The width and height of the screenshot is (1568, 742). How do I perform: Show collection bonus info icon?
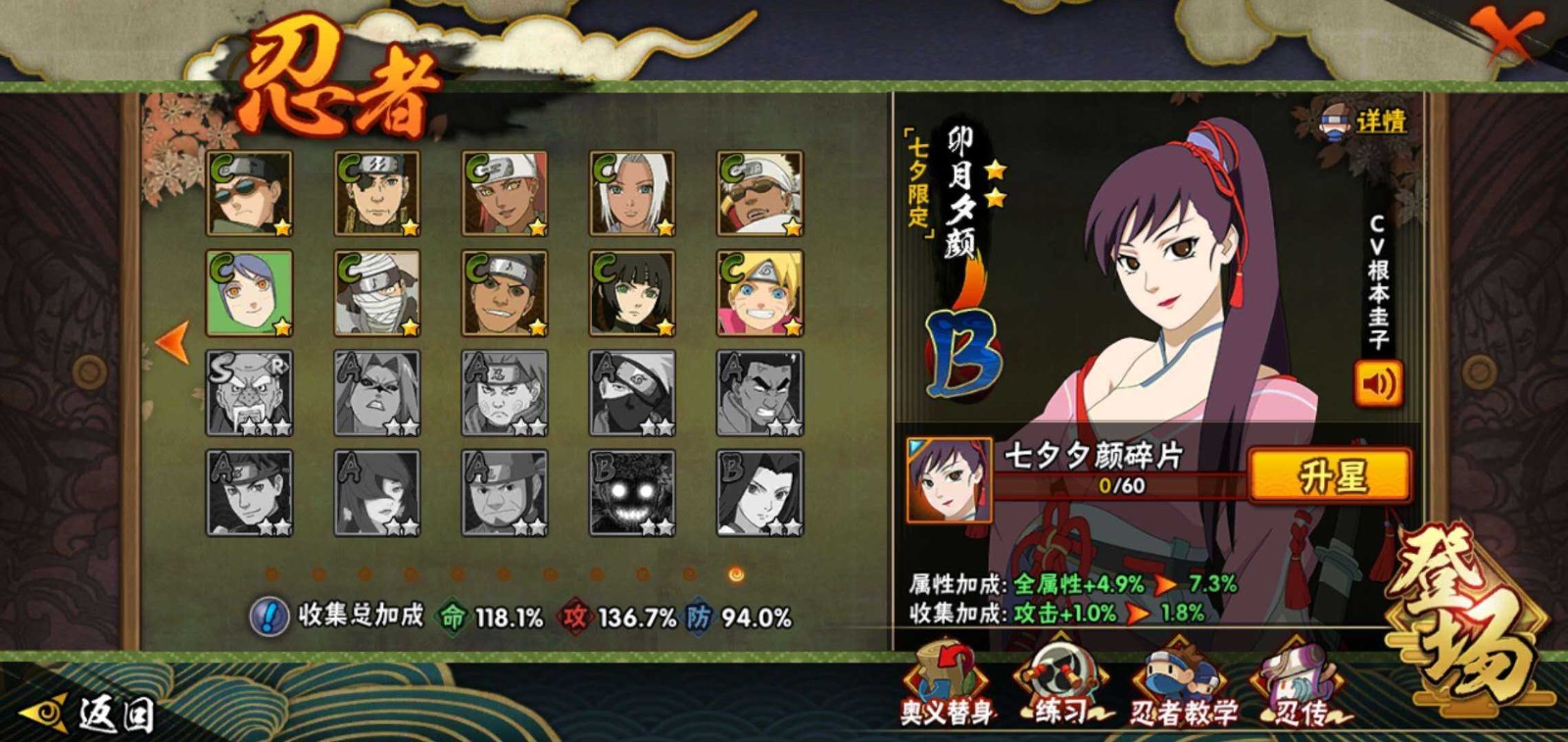268,617
